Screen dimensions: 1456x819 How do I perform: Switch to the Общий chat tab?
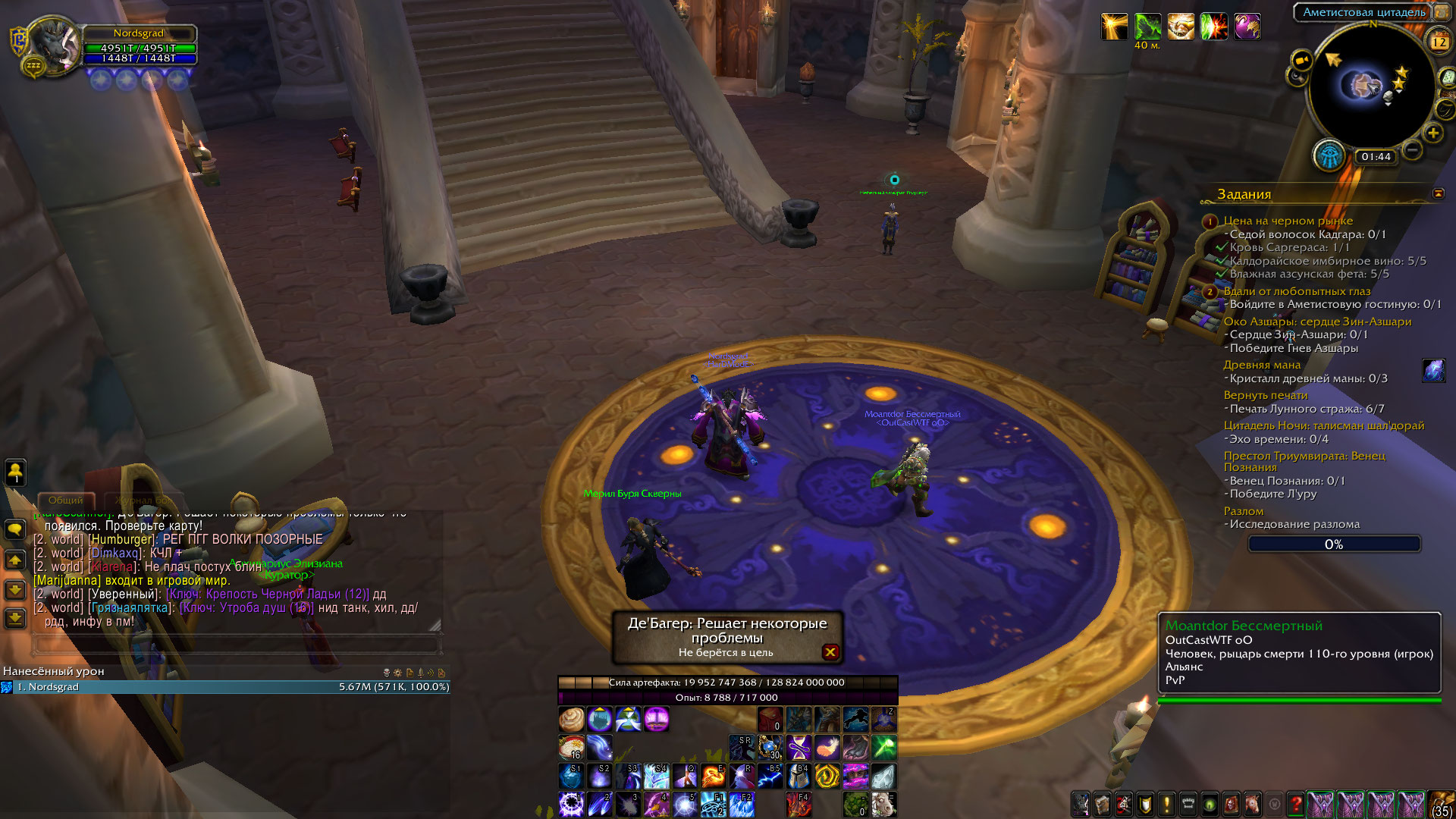[x=66, y=500]
